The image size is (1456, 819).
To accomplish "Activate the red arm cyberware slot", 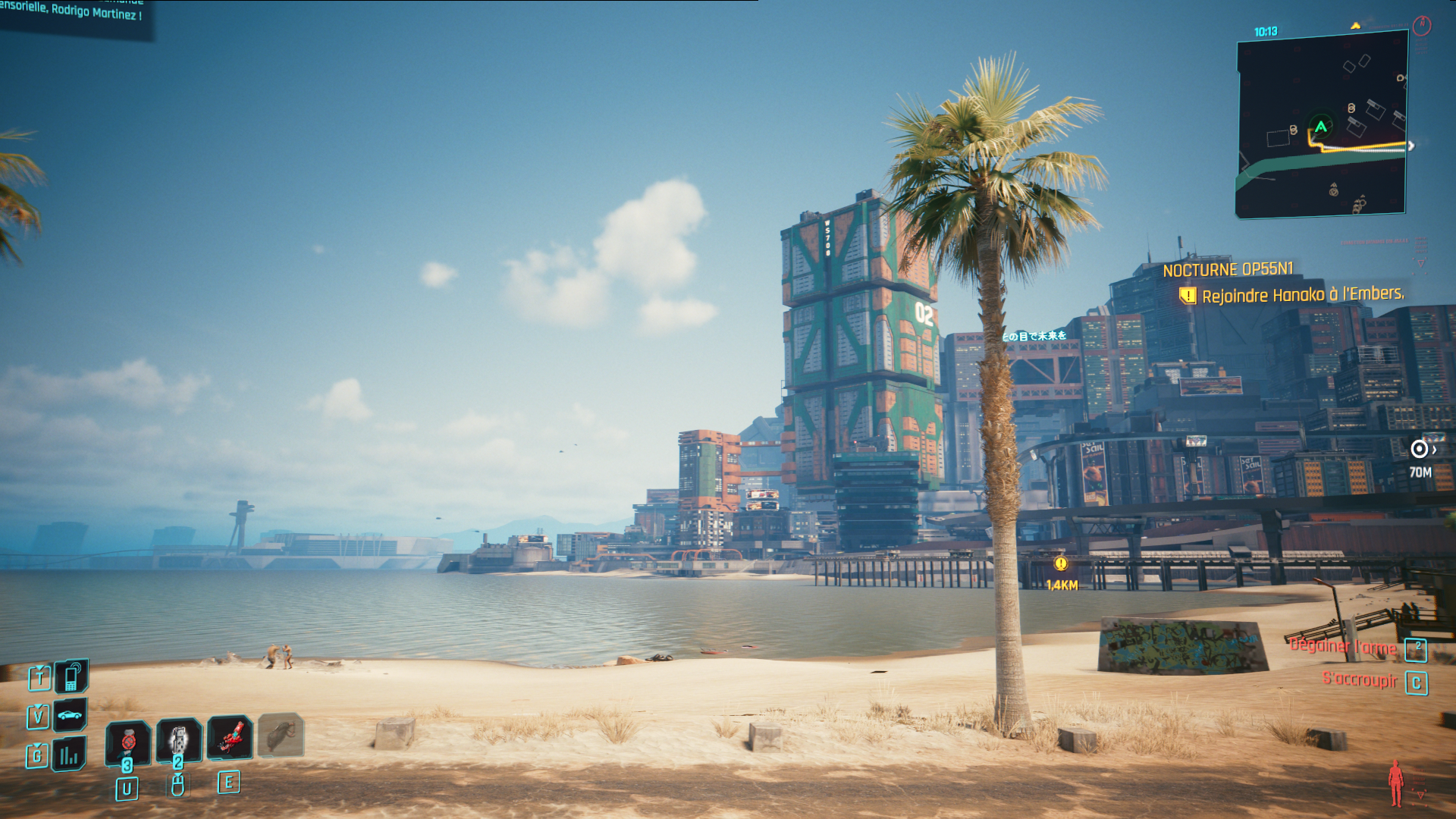I will [230, 737].
